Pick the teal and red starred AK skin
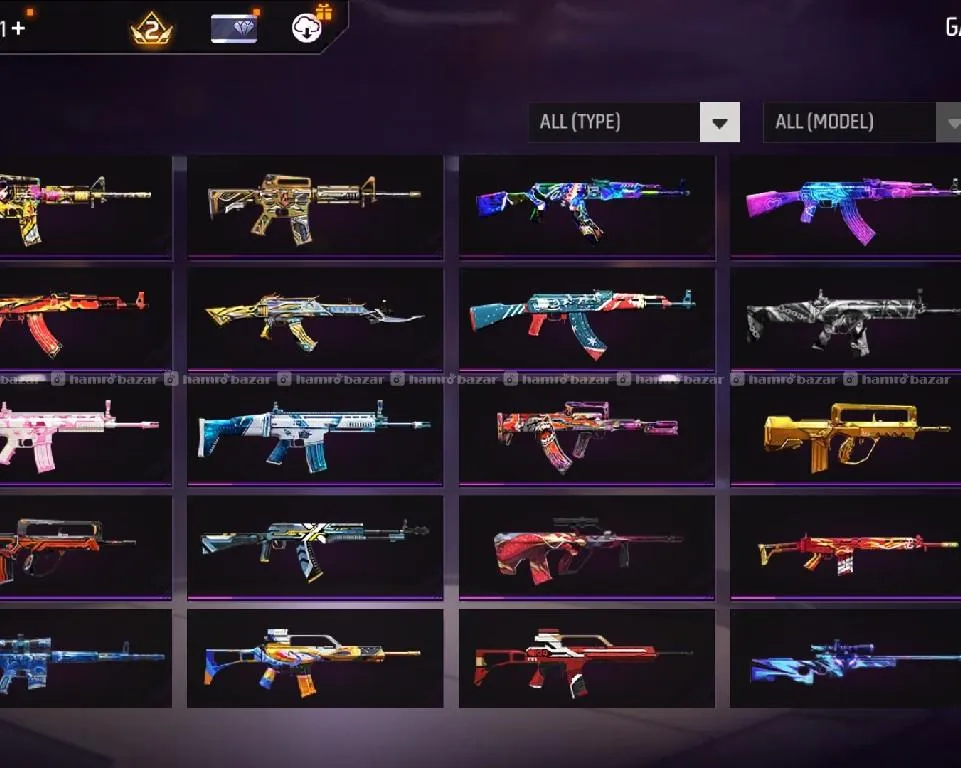This screenshot has height=768, width=961. tap(587, 319)
